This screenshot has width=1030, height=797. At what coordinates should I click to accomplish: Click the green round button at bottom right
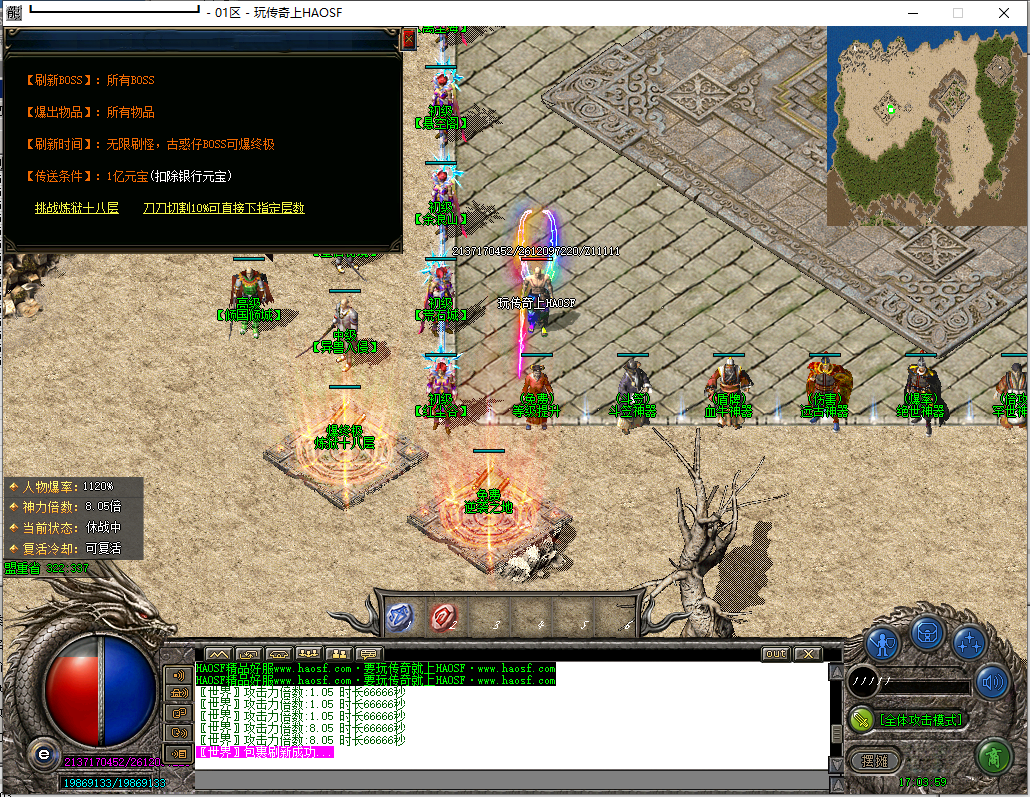coord(993,757)
